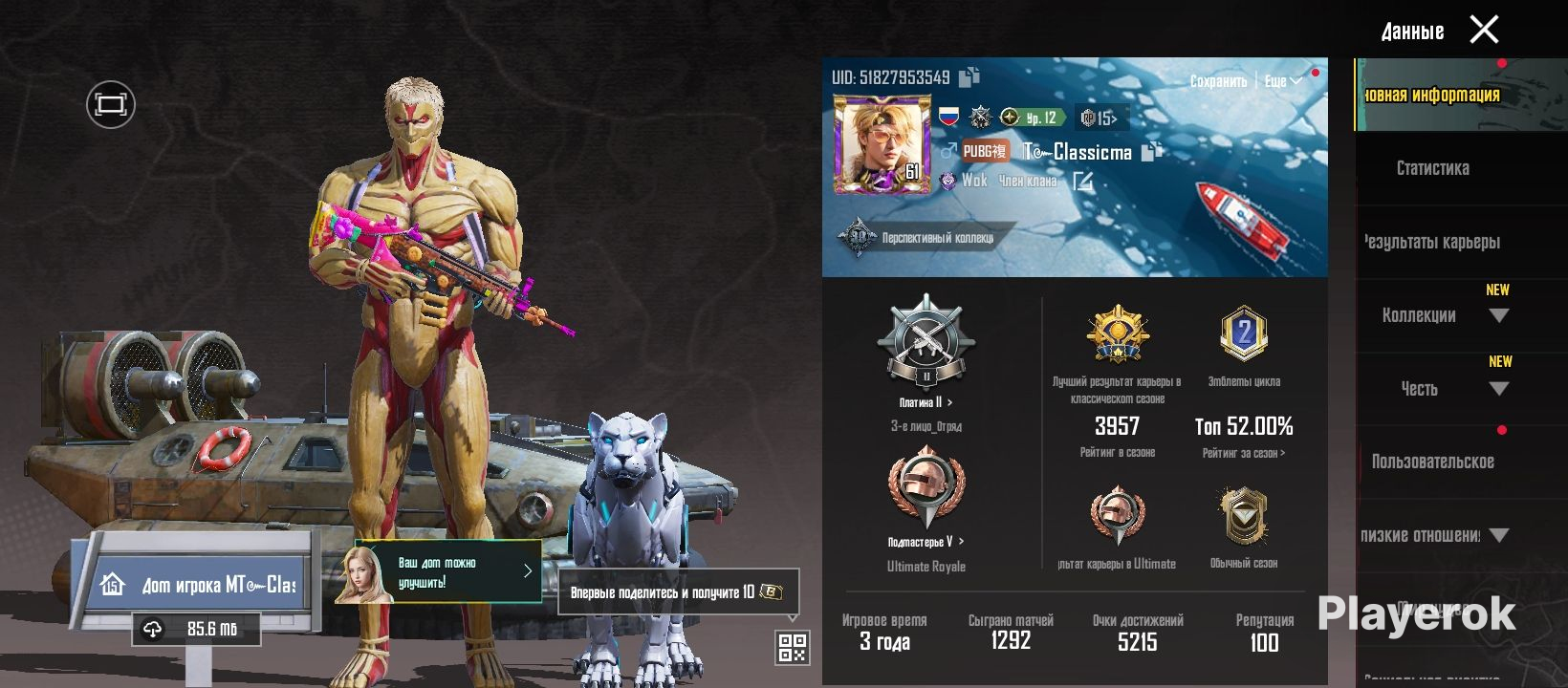Open the player avatar portrait
Screen dimensions: 1568x688
coord(882,145)
